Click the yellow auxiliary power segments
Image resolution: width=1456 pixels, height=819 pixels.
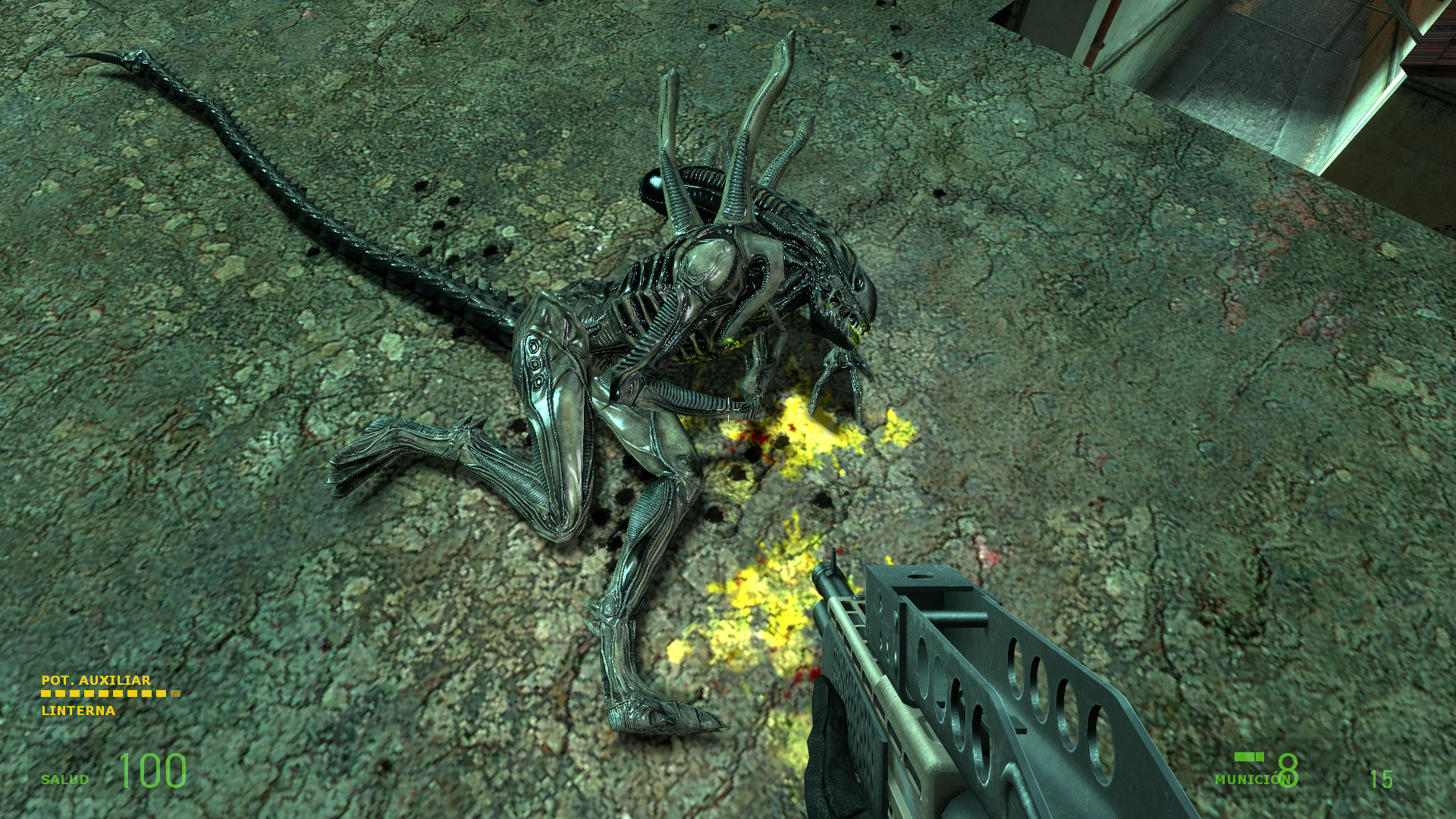click(110, 693)
